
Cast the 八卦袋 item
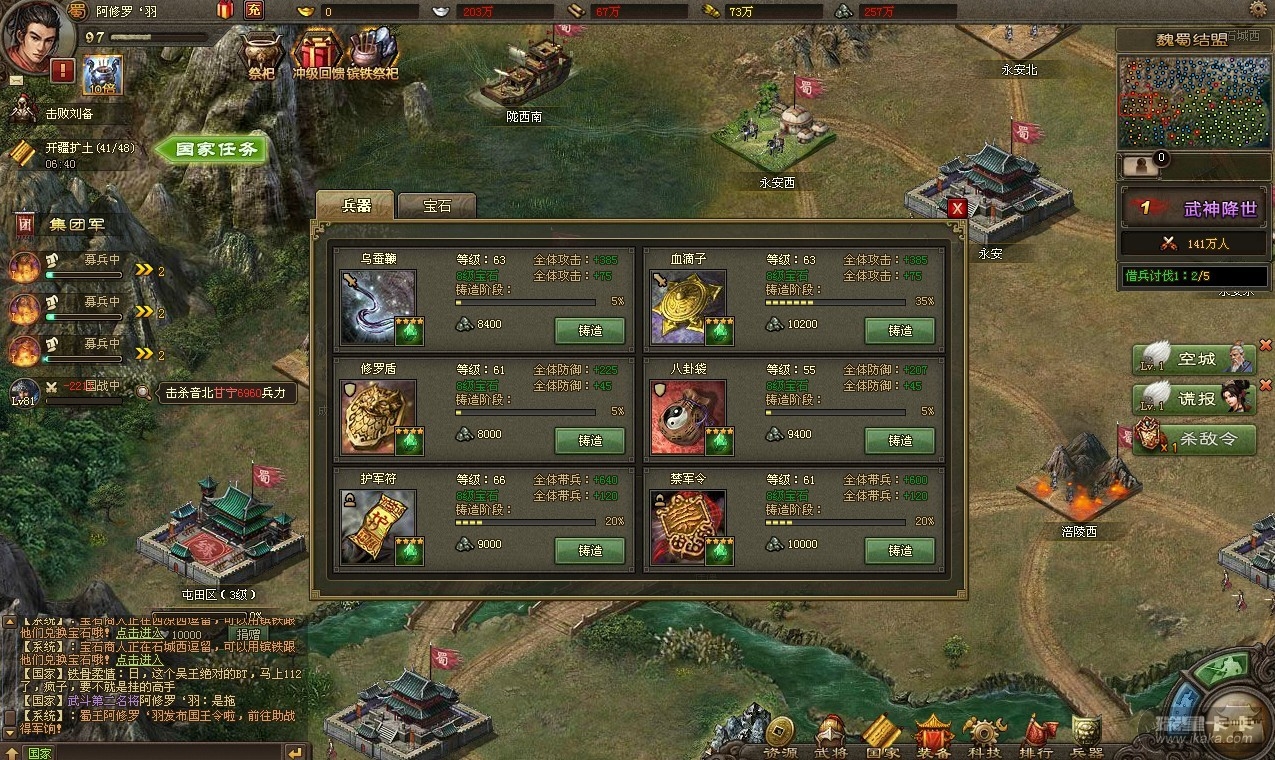pyautogui.click(x=900, y=440)
